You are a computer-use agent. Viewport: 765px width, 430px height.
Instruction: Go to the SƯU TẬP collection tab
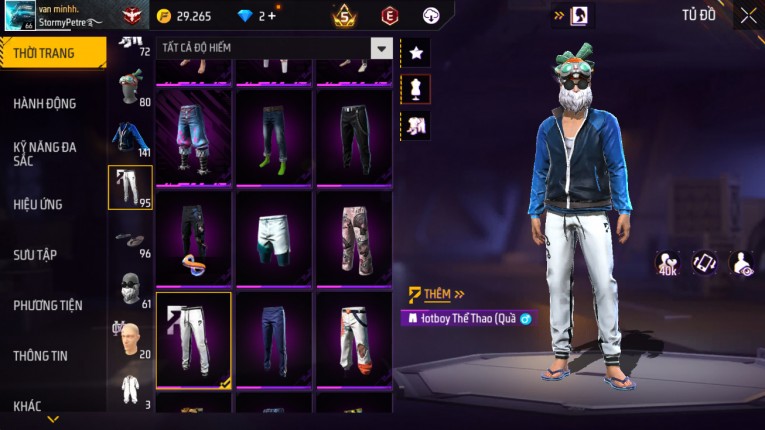pyautogui.click(x=35, y=255)
